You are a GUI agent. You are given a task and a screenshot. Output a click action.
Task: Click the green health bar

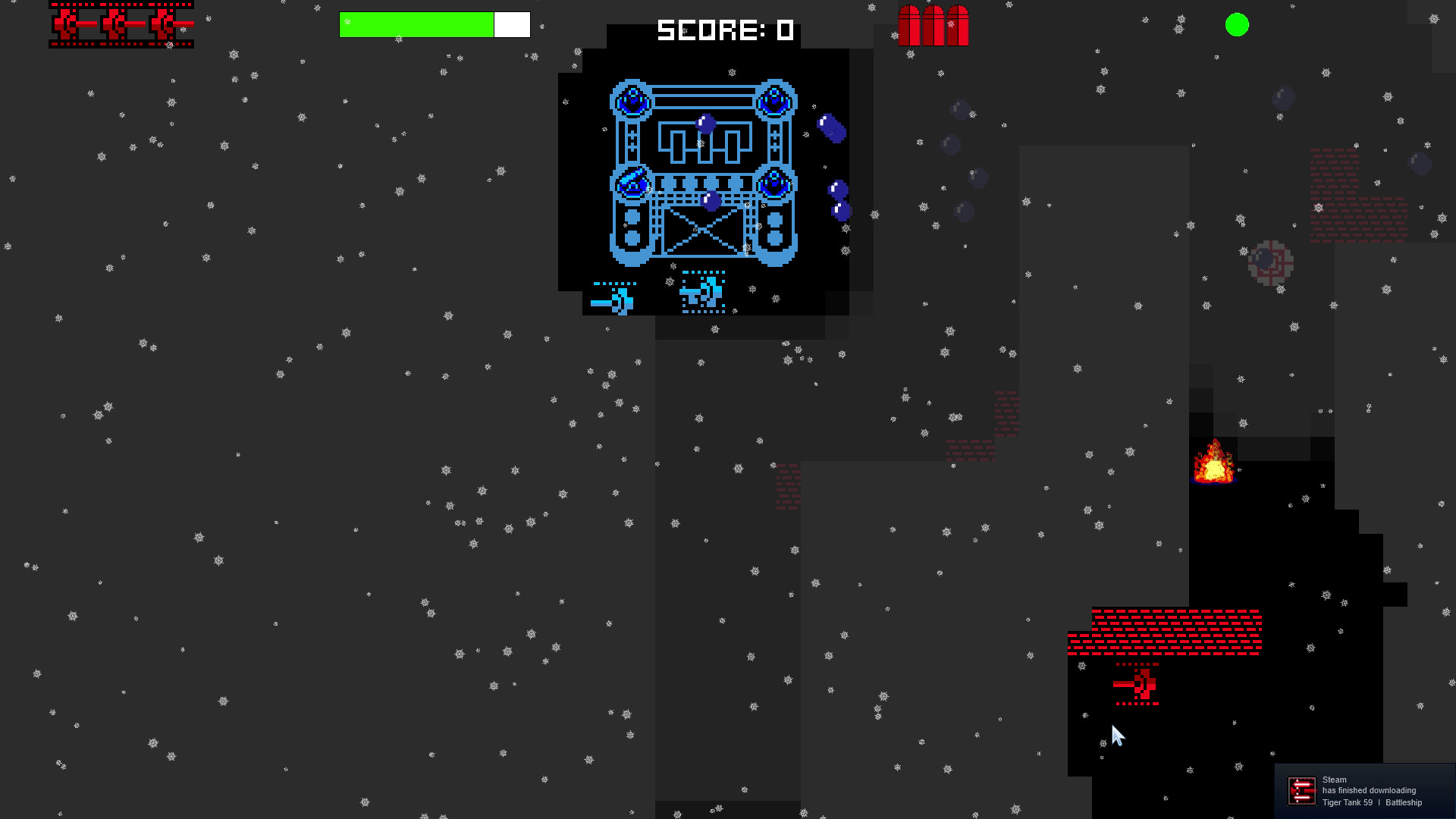417,24
